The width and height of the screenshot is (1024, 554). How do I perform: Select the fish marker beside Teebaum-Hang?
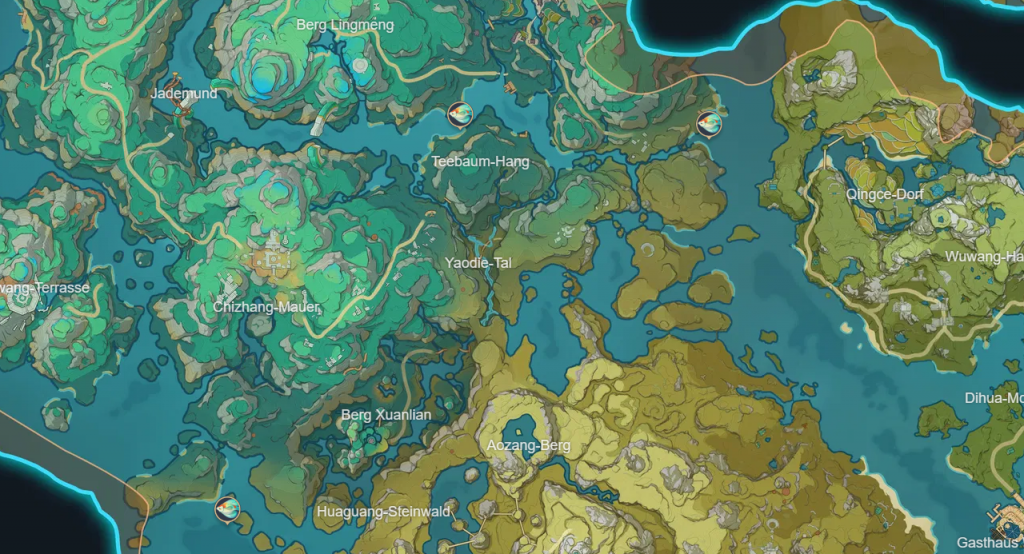click(x=460, y=115)
